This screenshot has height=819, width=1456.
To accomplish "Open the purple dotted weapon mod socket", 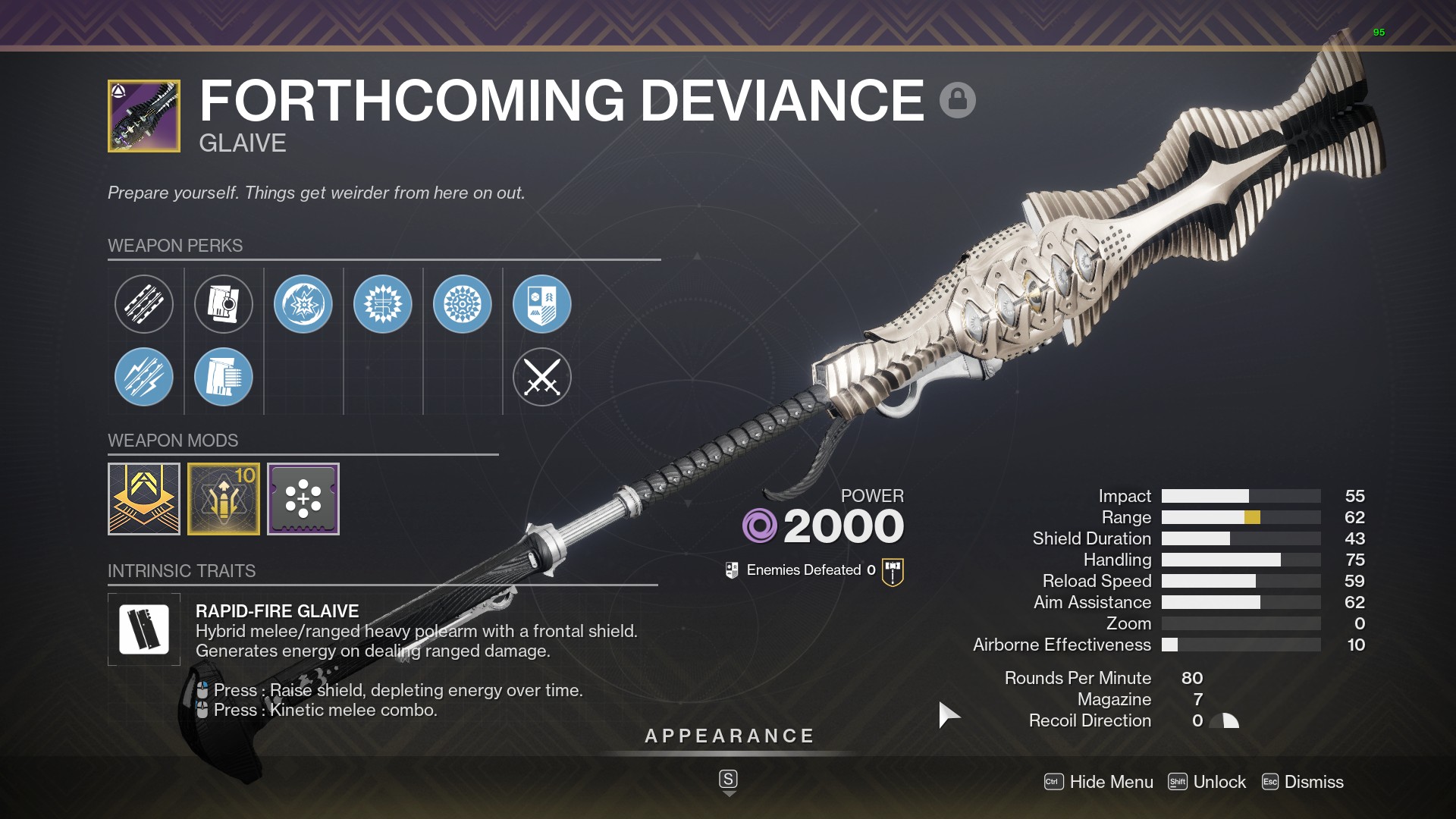I will coord(303,499).
